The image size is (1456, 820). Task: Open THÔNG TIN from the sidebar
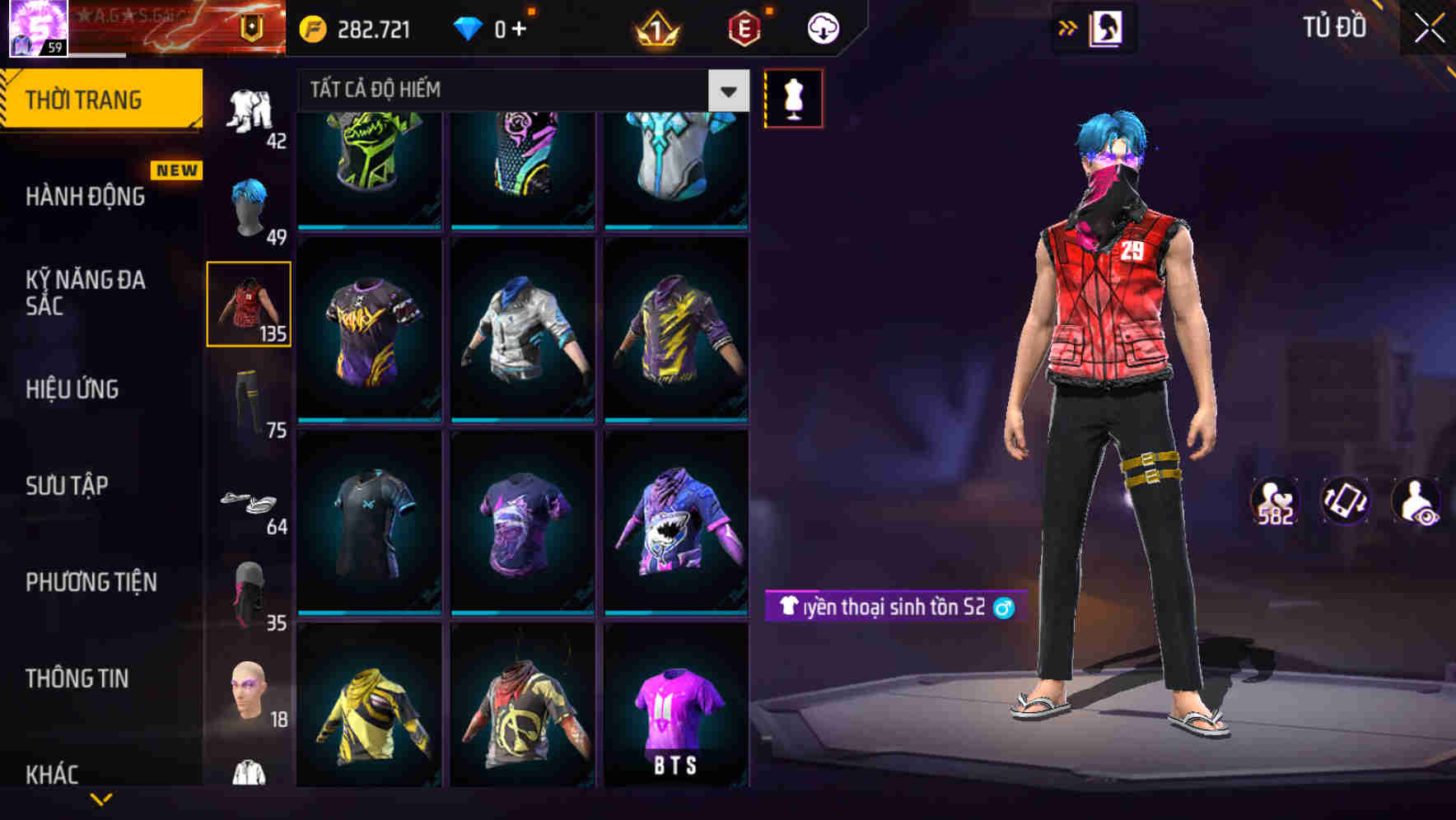(78, 678)
